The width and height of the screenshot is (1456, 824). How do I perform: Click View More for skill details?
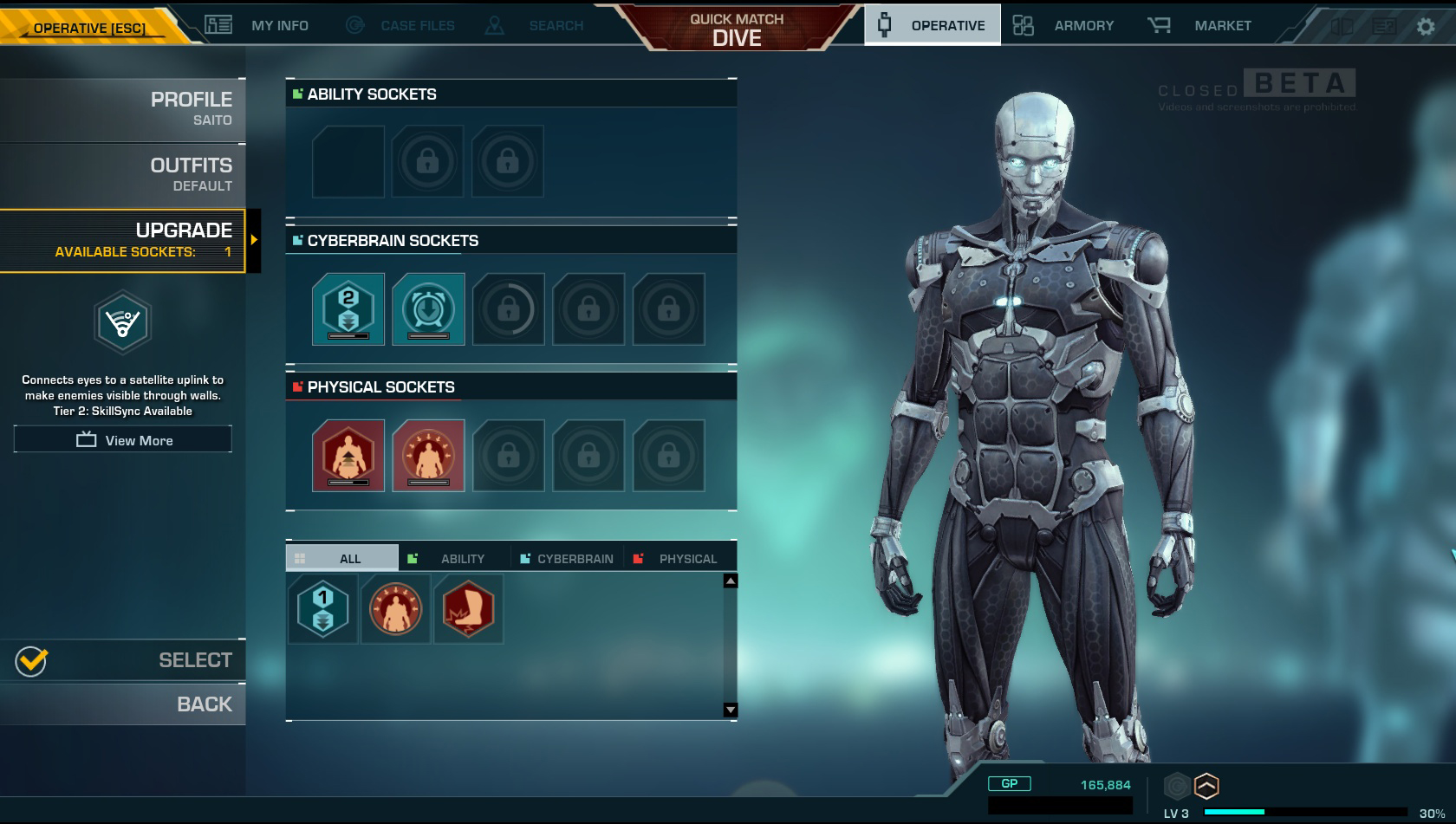pos(123,440)
